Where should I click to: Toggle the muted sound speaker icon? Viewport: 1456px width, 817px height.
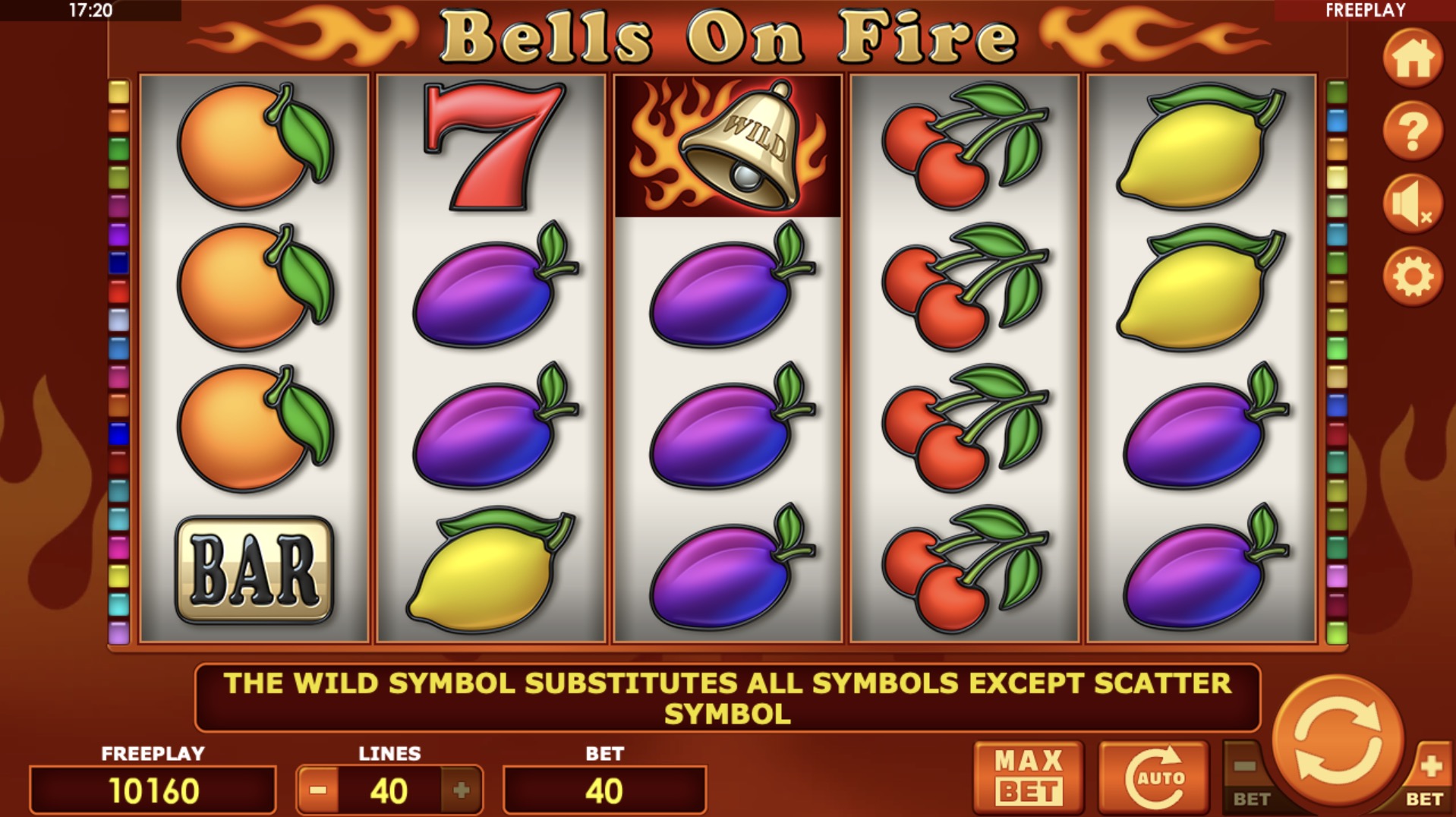[x=1412, y=203]
